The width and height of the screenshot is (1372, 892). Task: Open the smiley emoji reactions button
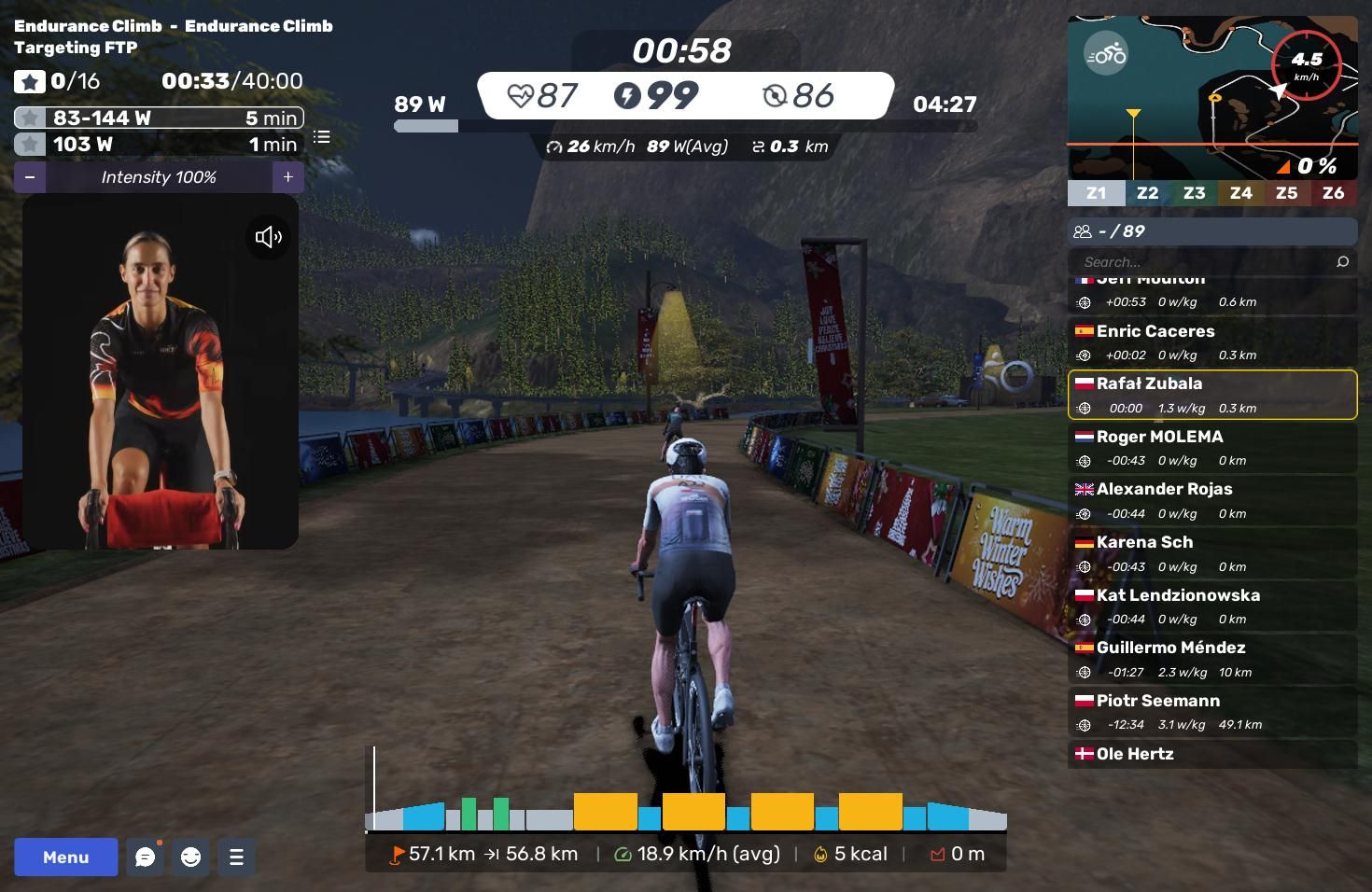(190, 857)
